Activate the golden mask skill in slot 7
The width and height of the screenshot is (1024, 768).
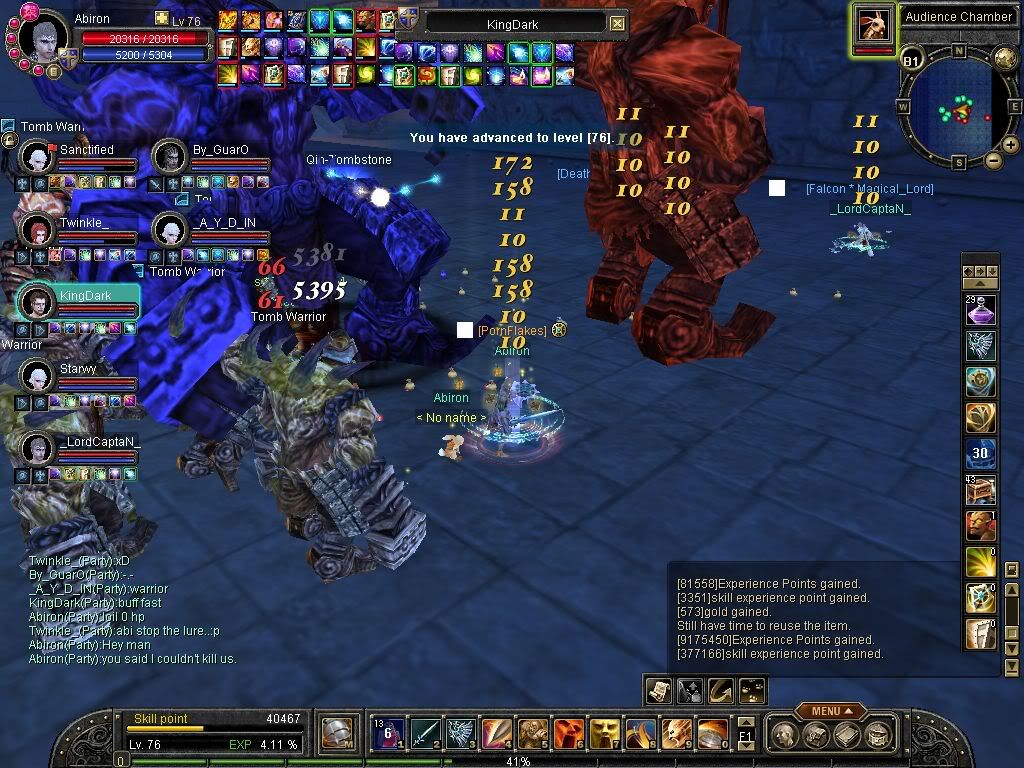click(605, 733)
